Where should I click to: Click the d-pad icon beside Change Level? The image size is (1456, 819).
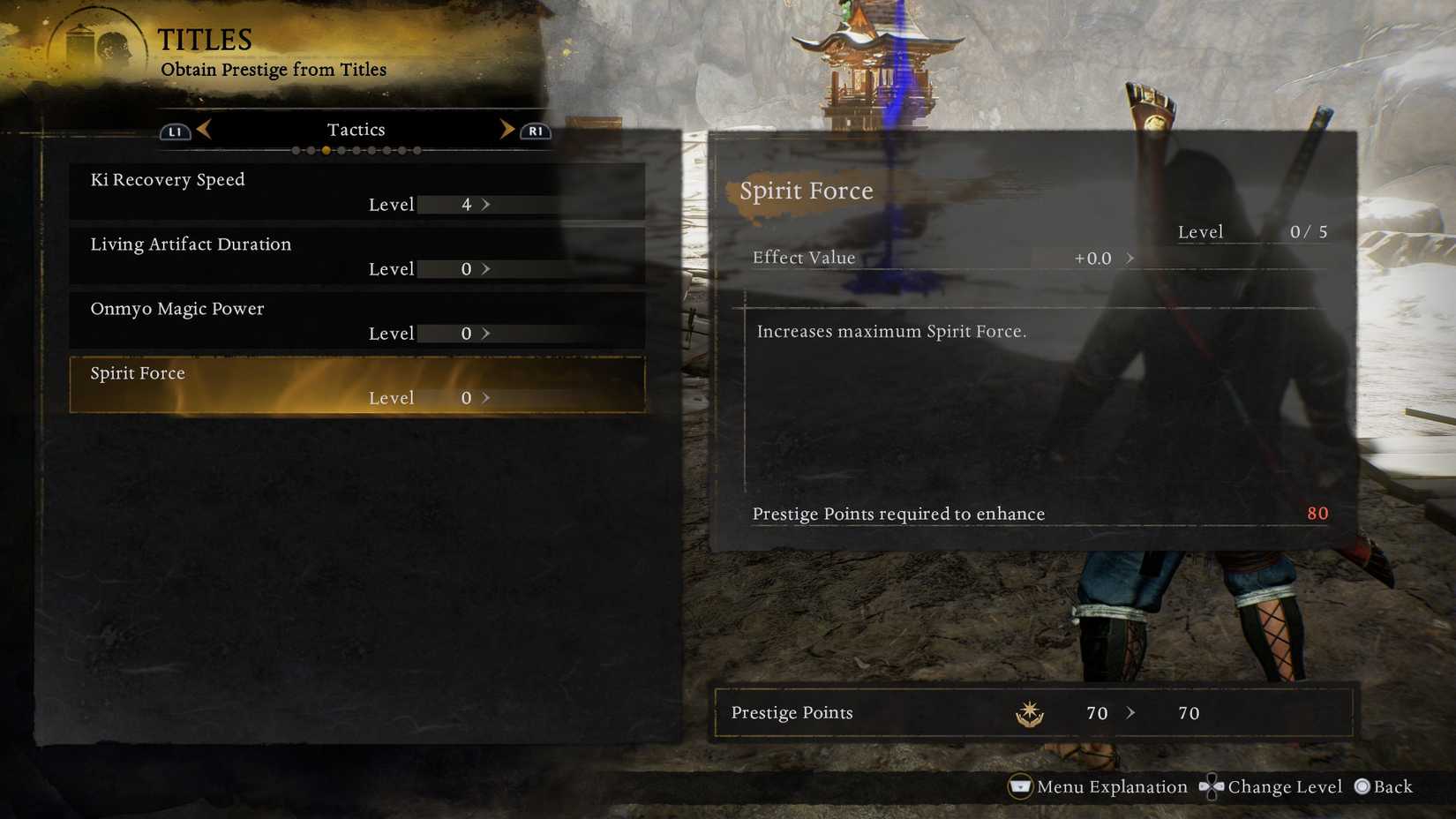[x=1212, y=786]
